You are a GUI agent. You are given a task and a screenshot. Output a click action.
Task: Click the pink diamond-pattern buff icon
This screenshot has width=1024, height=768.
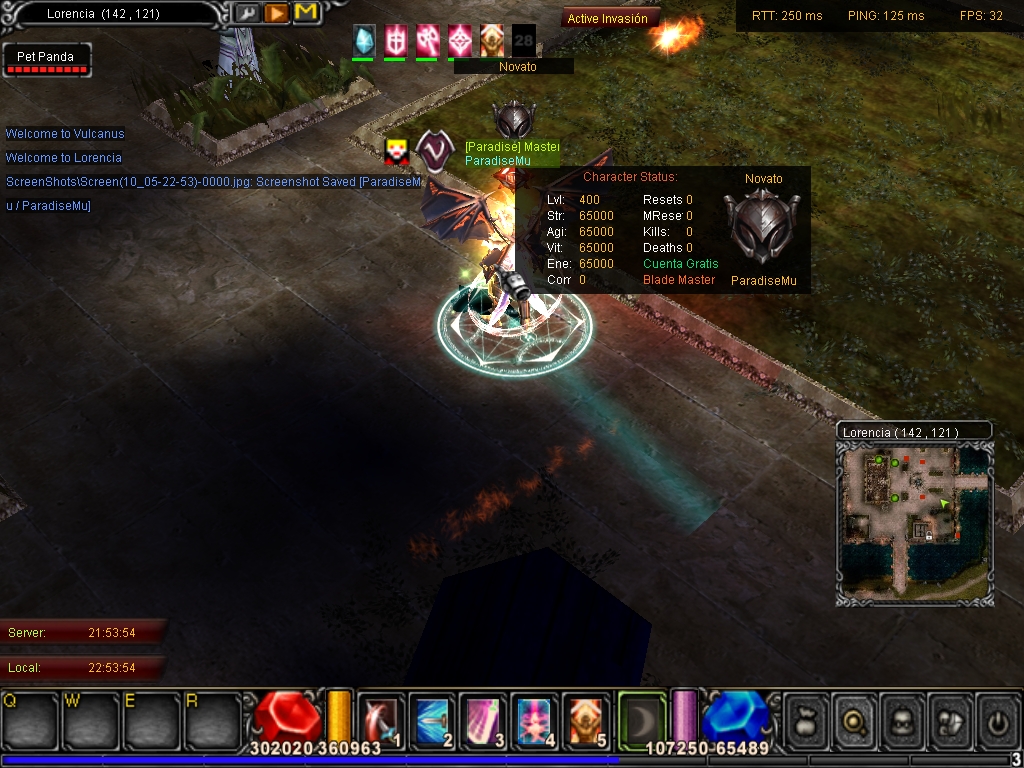click(x=460, y=40)
